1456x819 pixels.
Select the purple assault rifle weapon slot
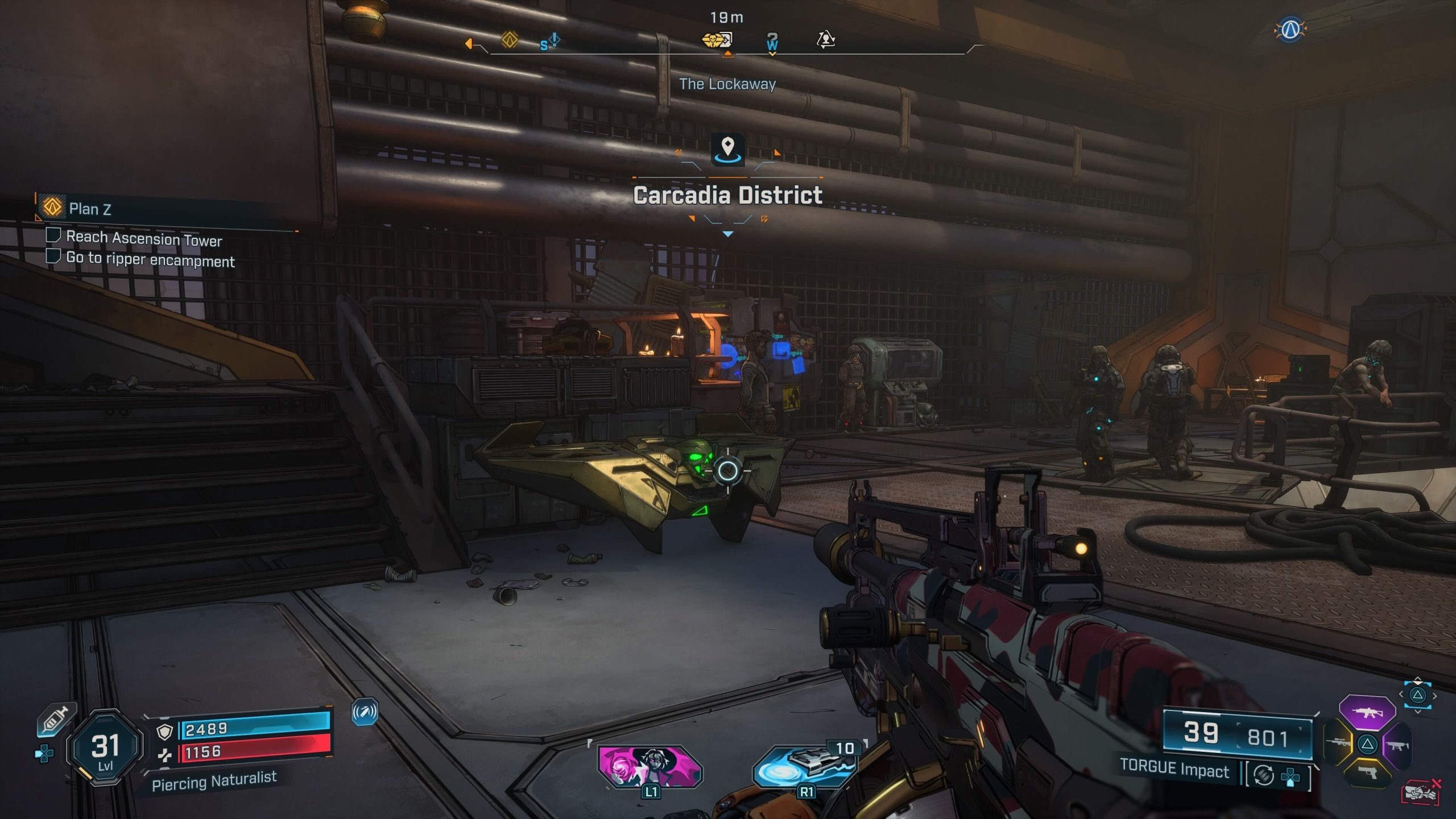(x=1367, y=712)
